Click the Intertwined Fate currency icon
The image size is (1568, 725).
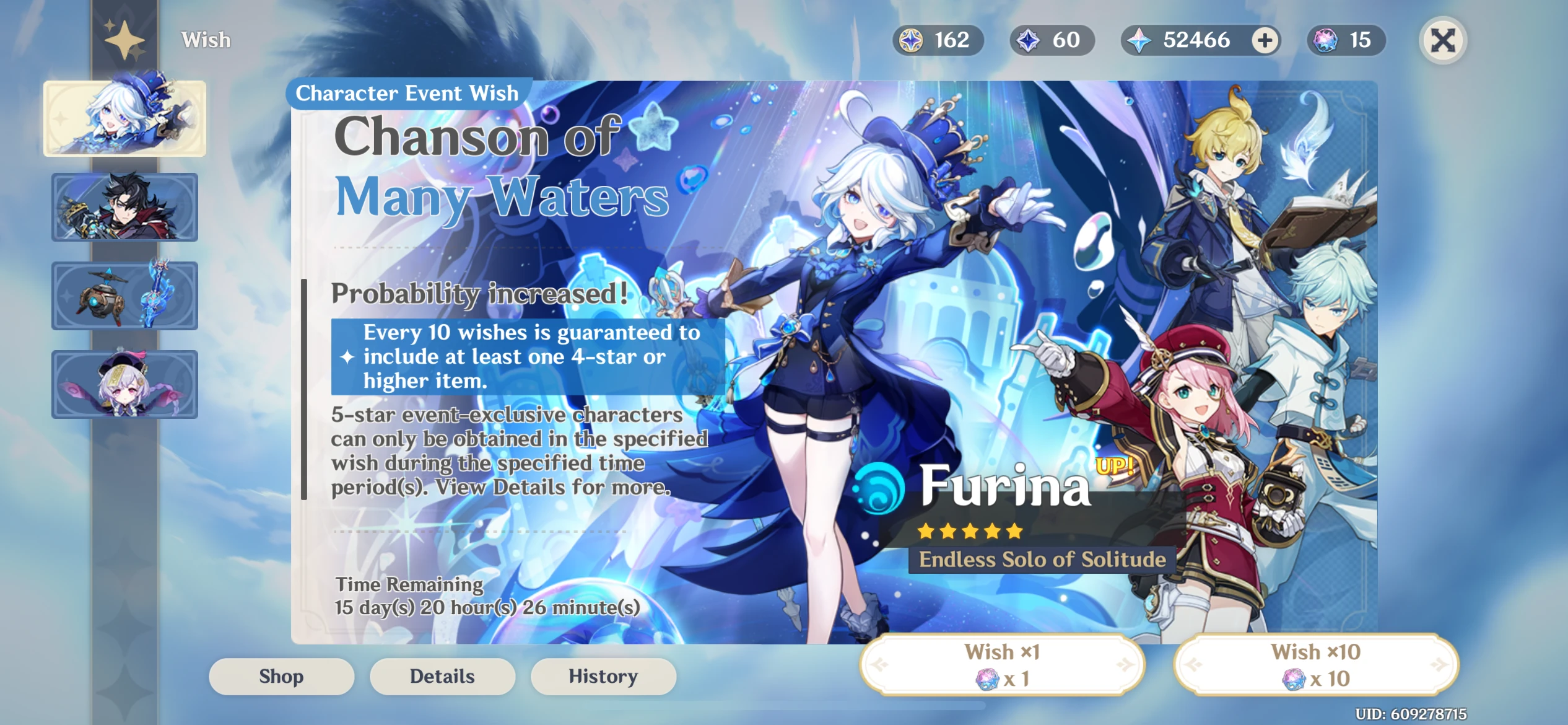coord(910,40)
